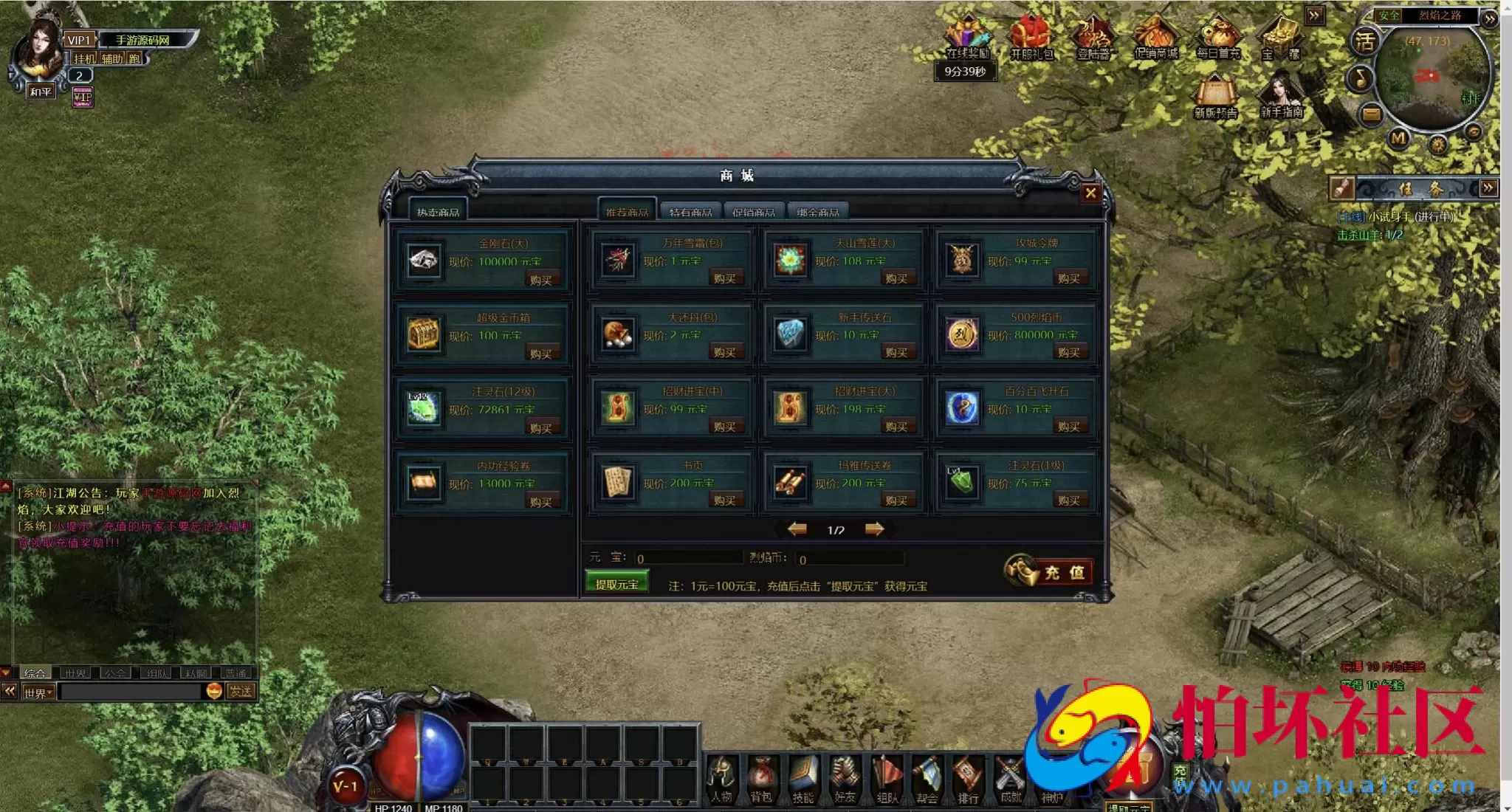Switch to the 特有商品 tab
The width and height of the screenshot is (1512, 812).
pyautogui.click(x=690, y=212)
